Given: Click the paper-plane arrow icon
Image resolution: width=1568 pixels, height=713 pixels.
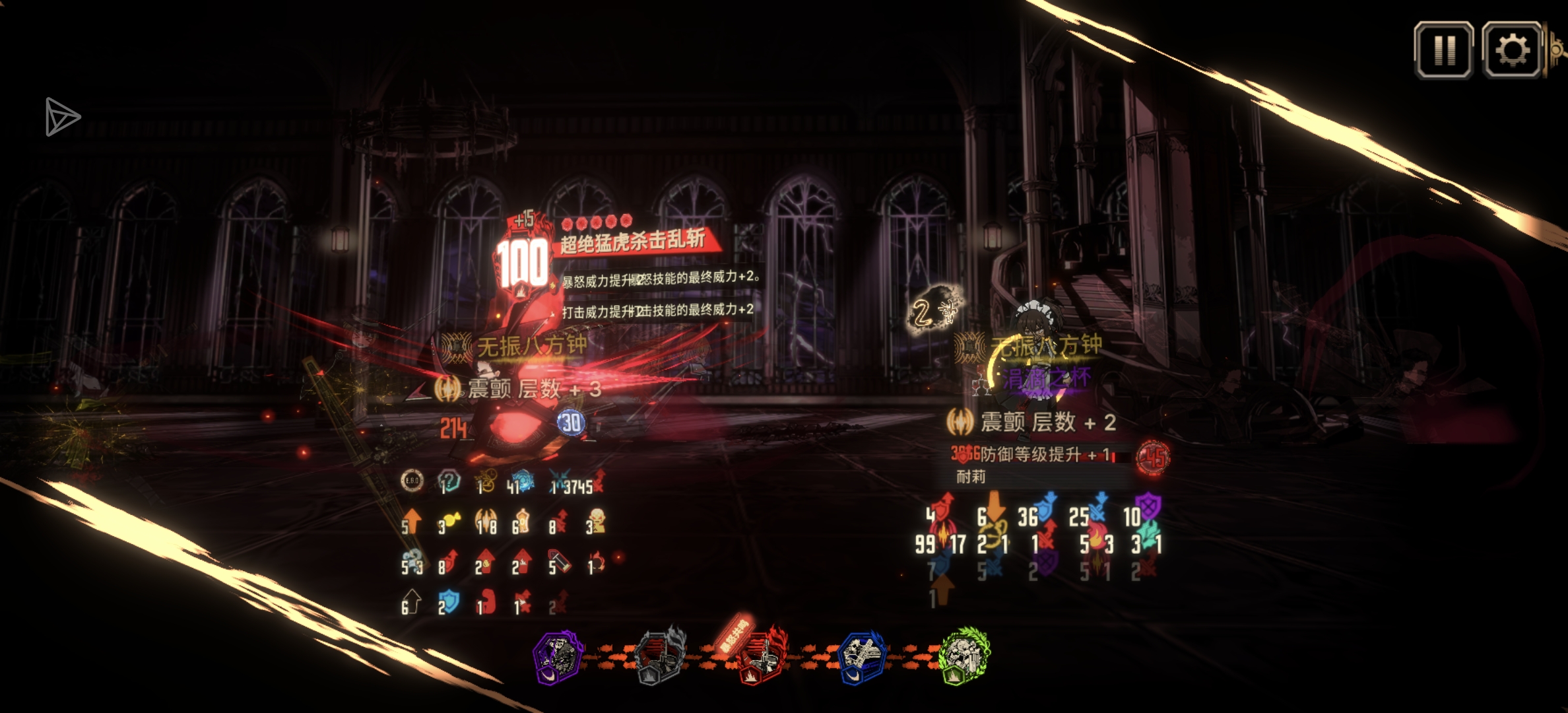Looking at the screenshot, I should click(x=62, y=118).
